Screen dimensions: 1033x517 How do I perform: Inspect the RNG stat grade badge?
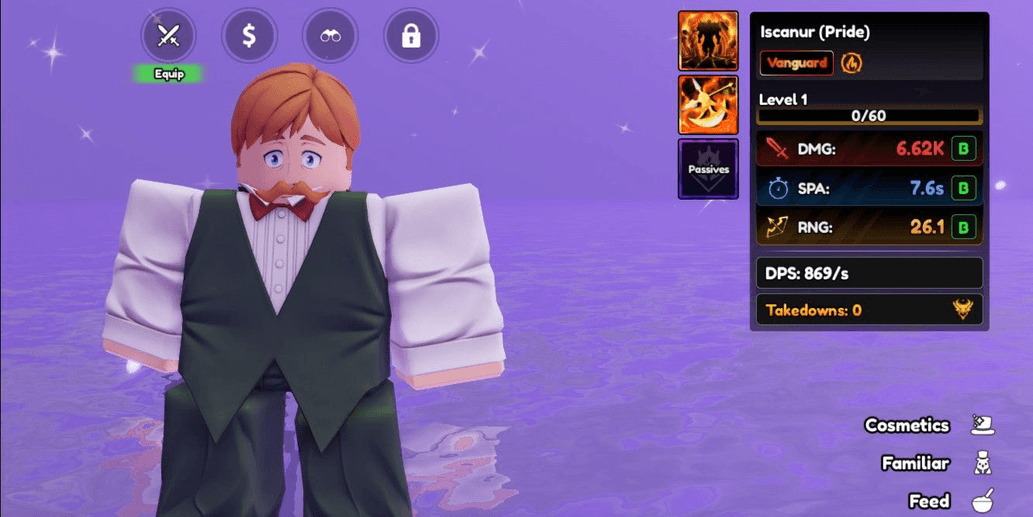[963, 227]
